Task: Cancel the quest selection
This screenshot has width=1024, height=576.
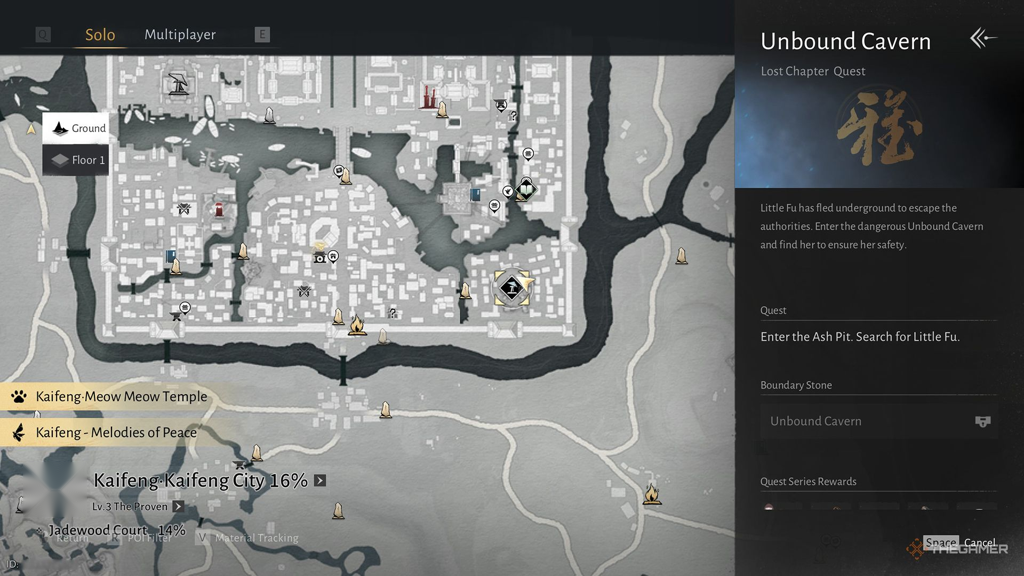Action: pos(978,543)
